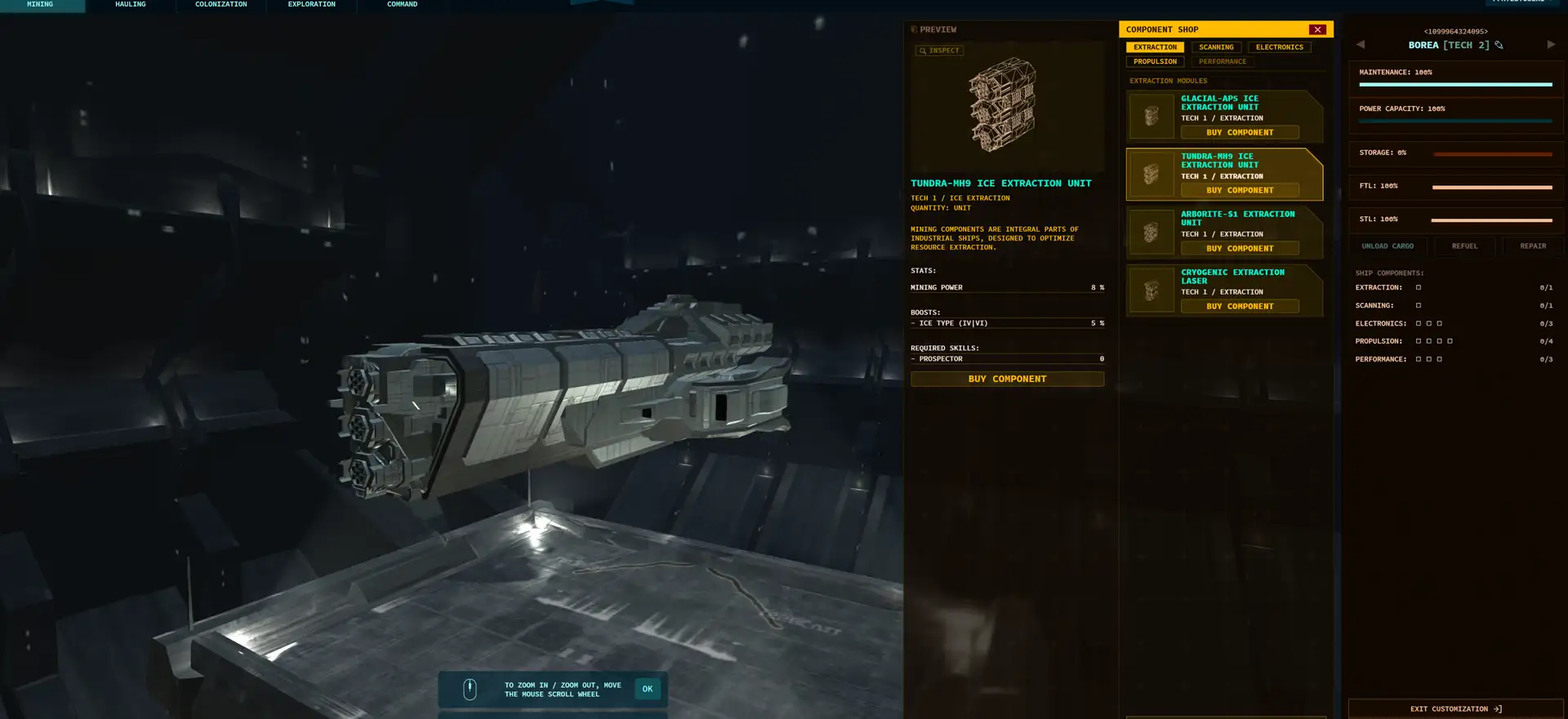Switch to Electronics shop category
The image size is (1568, 719).
coord(1279,47)
